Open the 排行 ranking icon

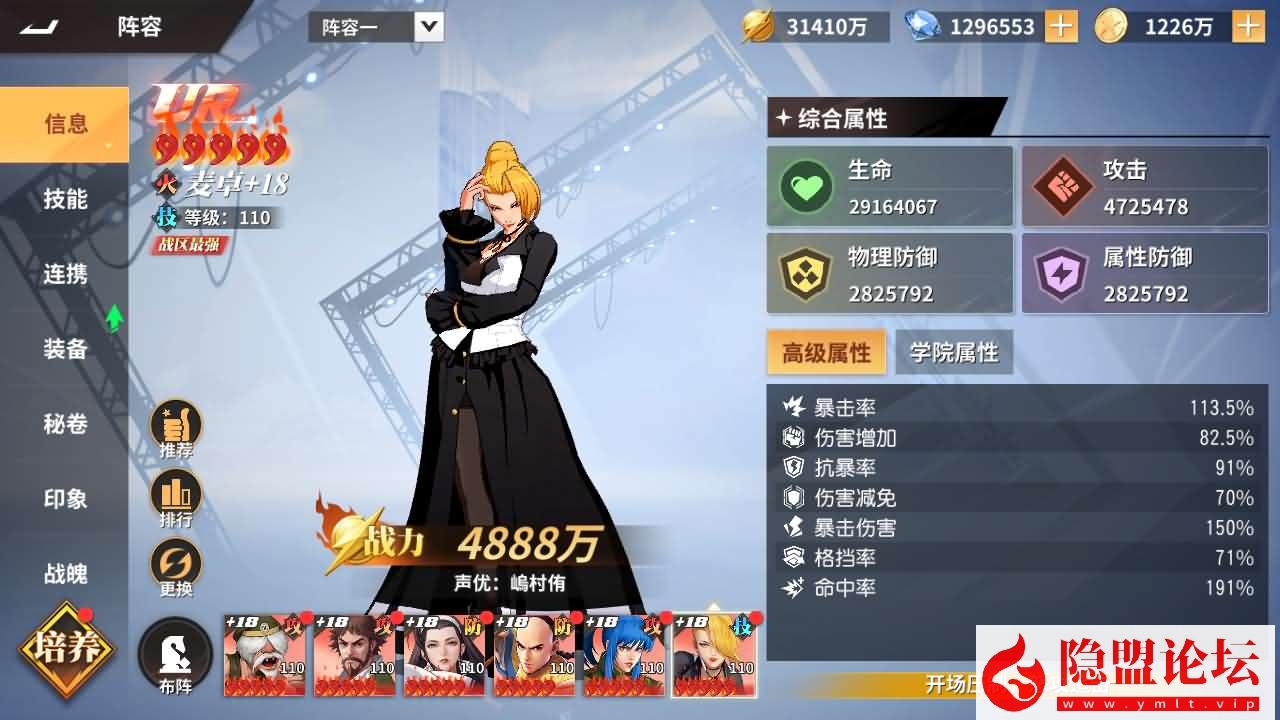[176, 490]
